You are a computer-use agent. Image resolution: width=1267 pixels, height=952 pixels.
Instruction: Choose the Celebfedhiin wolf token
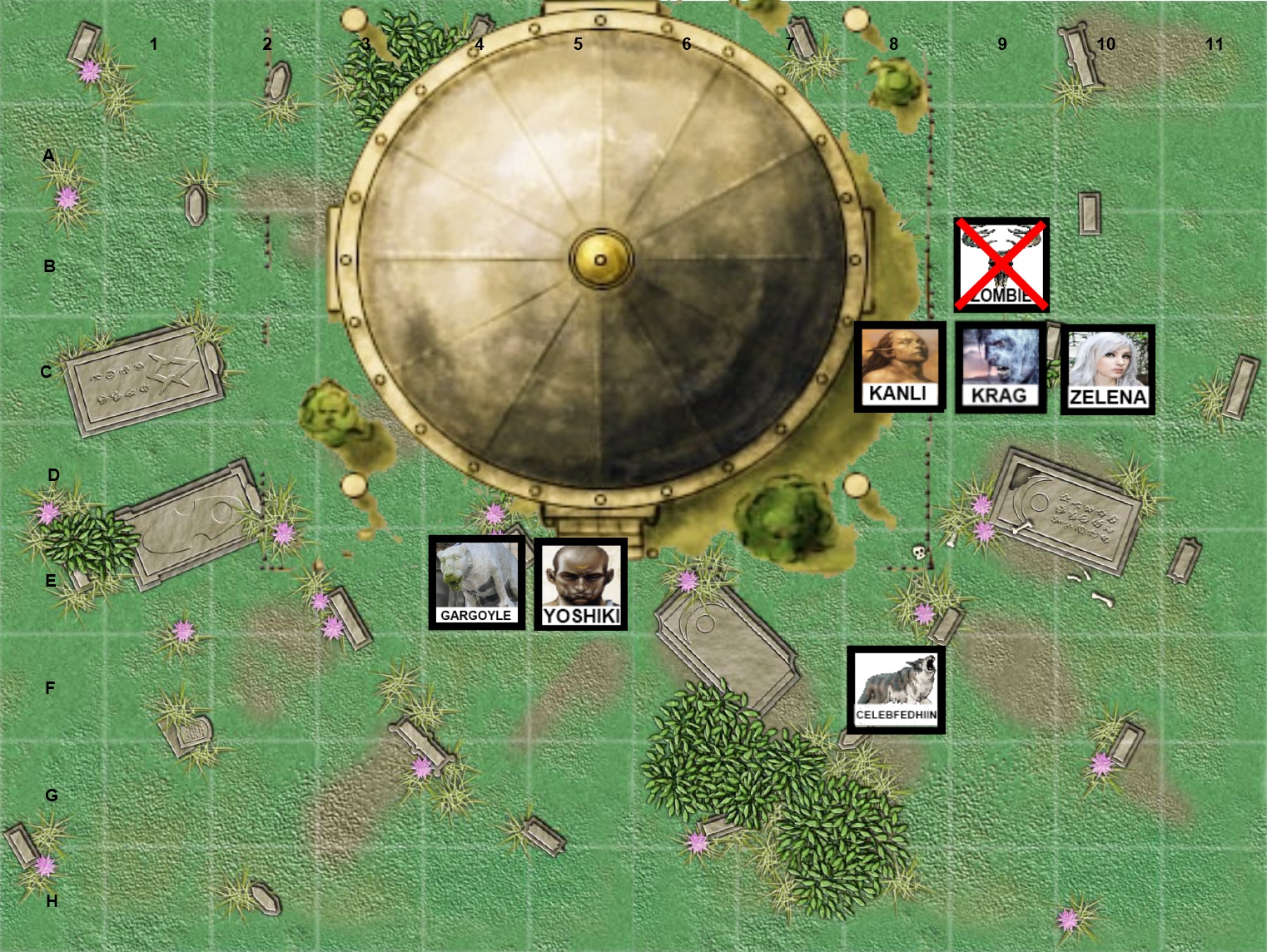[x=896, y=690]
